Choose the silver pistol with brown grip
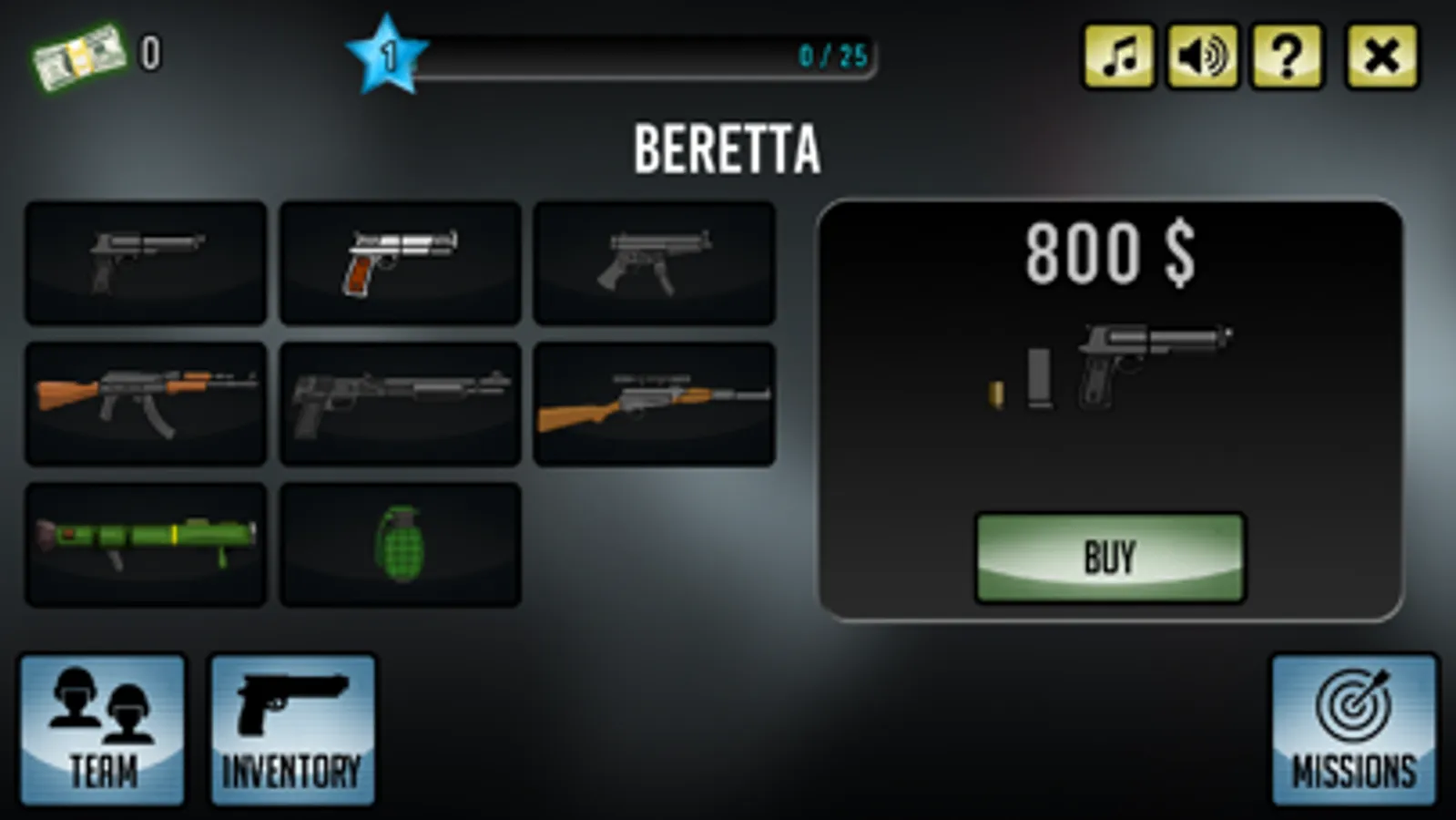The width and height of the screenshot is (1456, 820). (x=400, y=262)
